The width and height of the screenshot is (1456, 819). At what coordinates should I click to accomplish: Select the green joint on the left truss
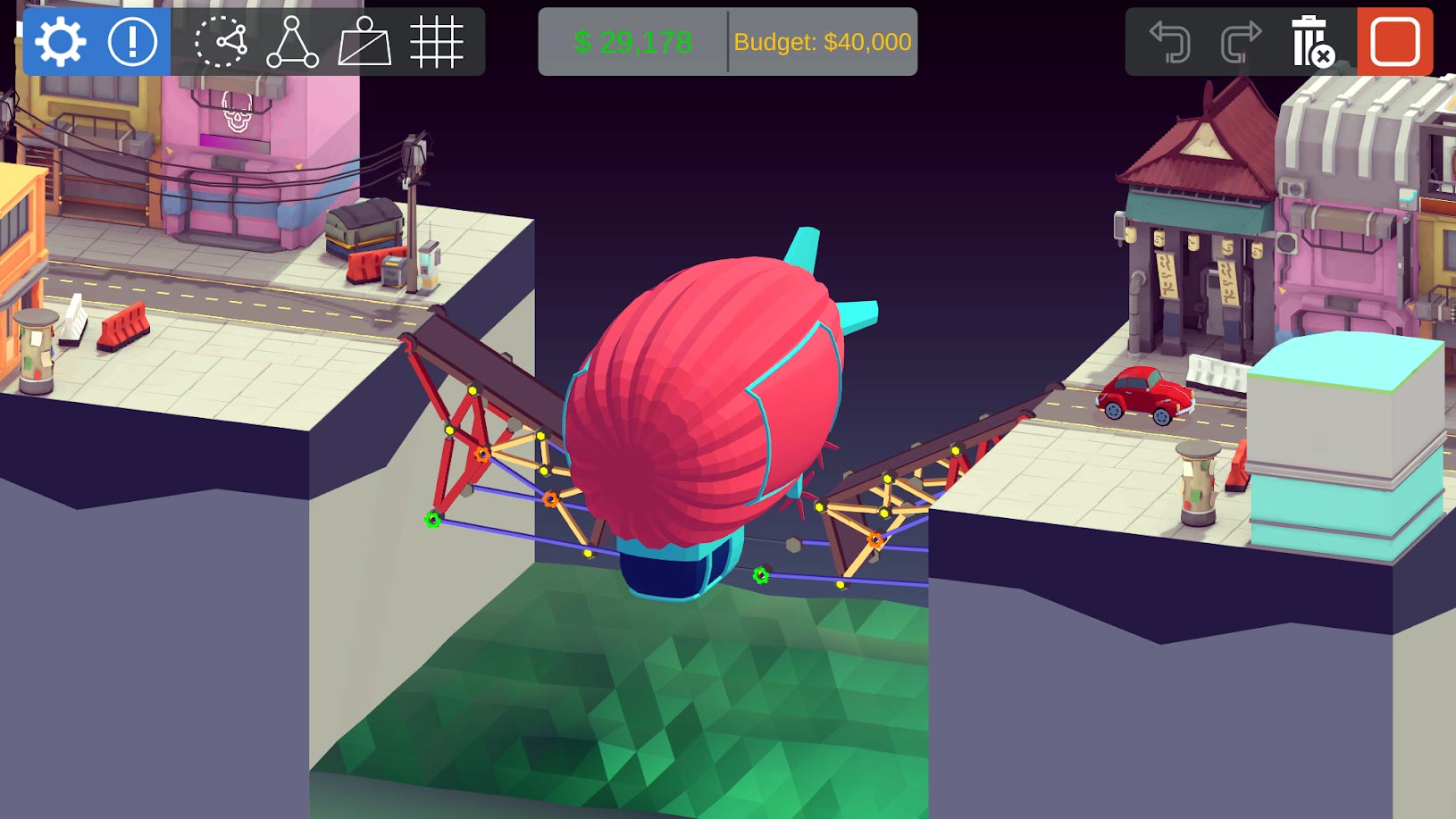(432, 517)
